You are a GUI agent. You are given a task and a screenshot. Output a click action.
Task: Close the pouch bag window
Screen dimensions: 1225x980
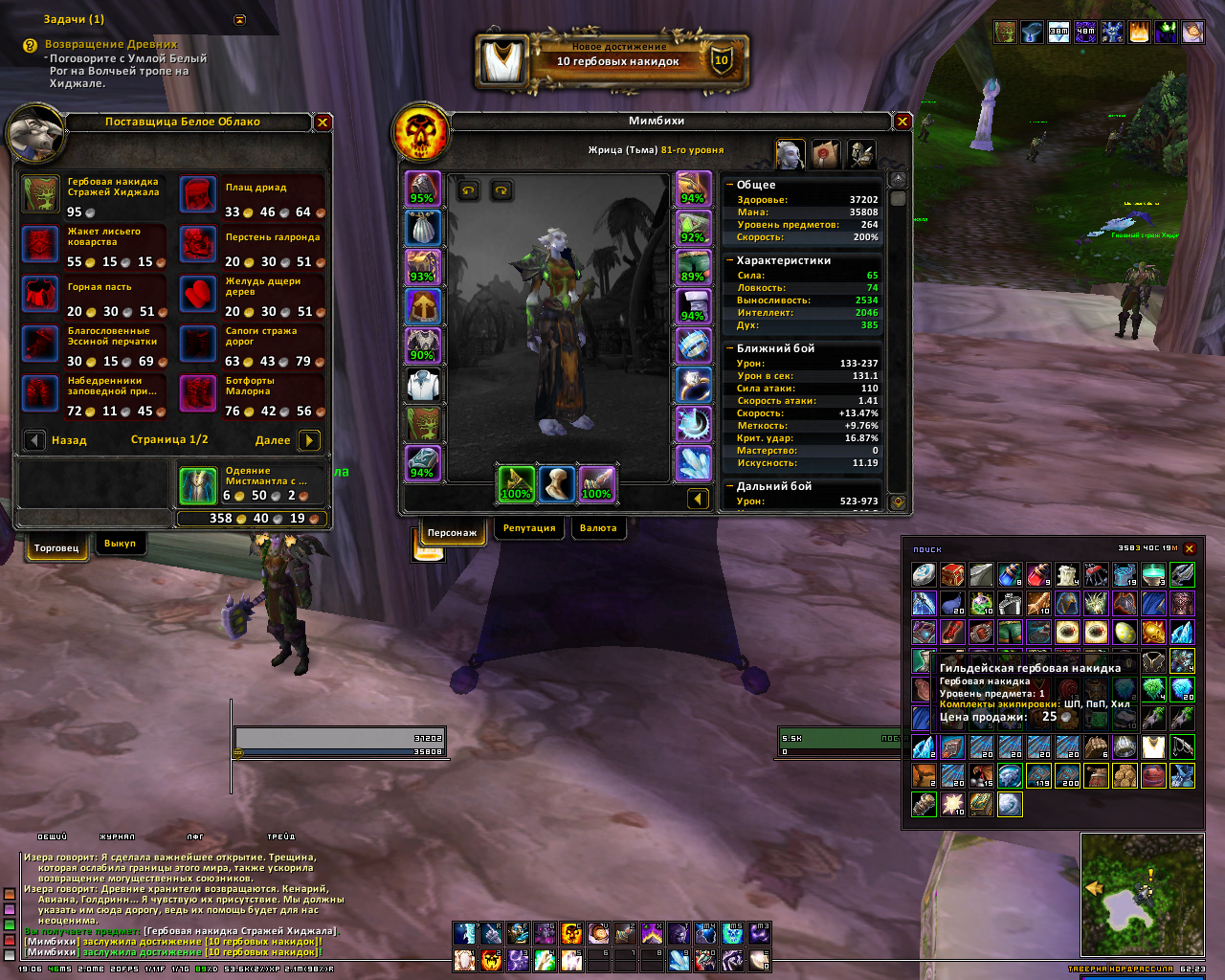[1190, 548]
